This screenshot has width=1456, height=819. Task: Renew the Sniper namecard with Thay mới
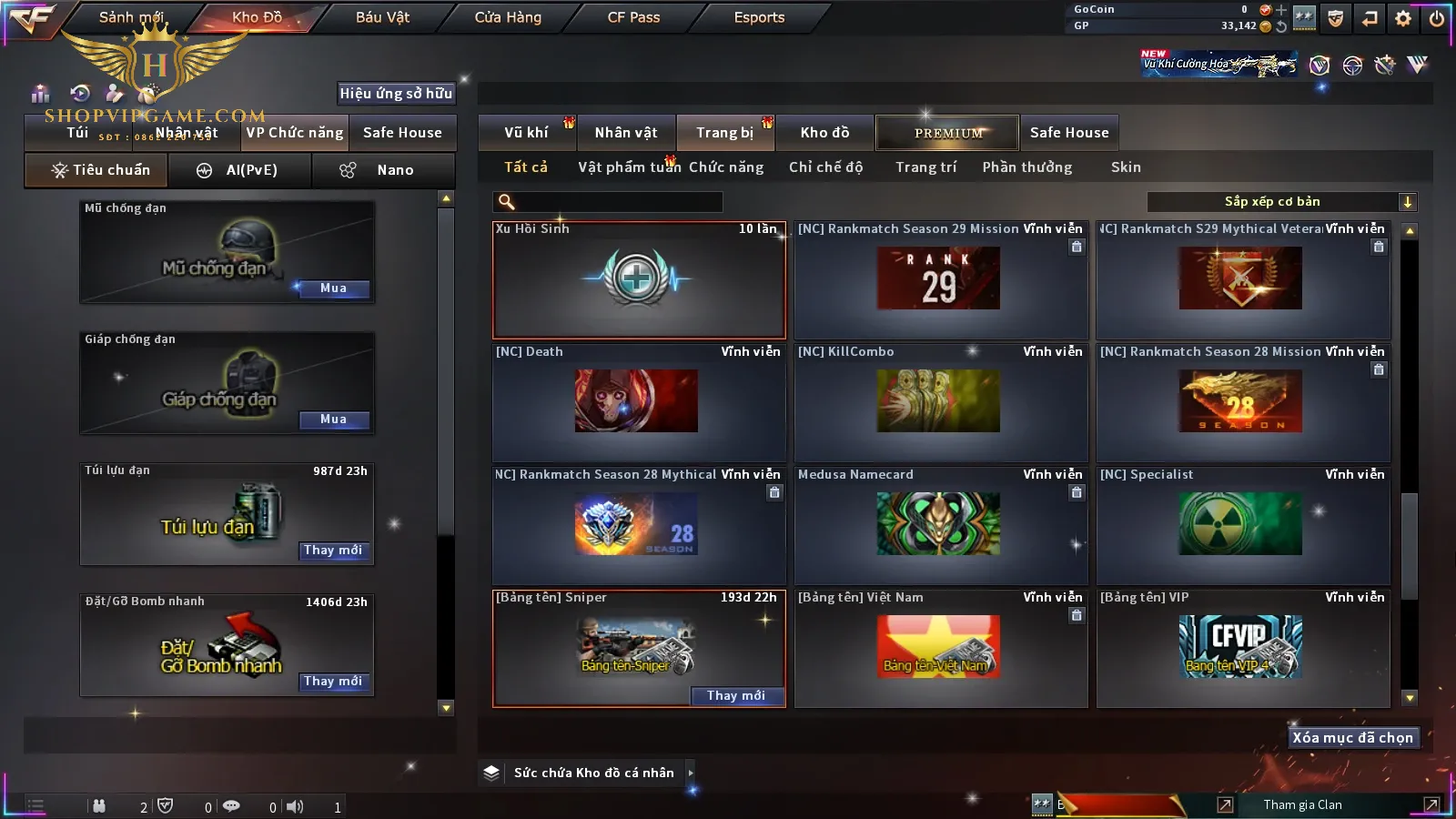coord(735,696)
